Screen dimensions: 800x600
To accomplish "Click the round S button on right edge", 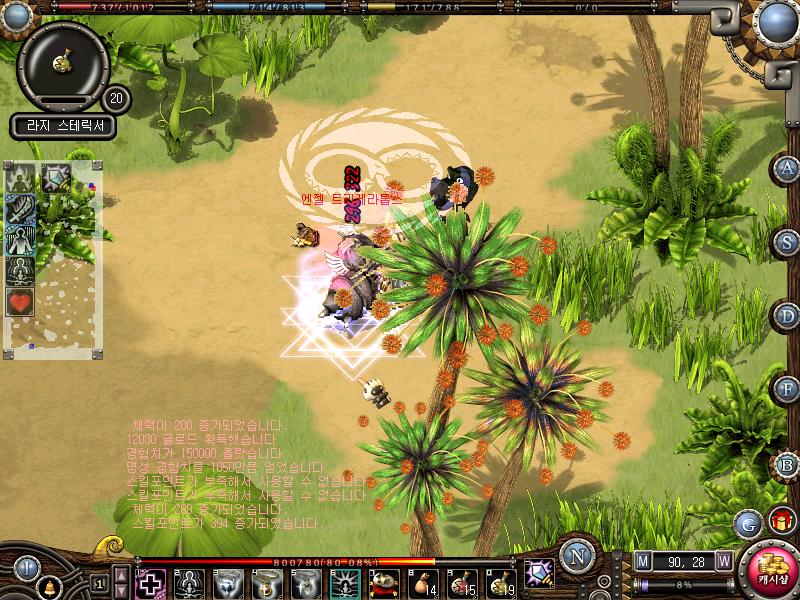I will coord(788,242).
